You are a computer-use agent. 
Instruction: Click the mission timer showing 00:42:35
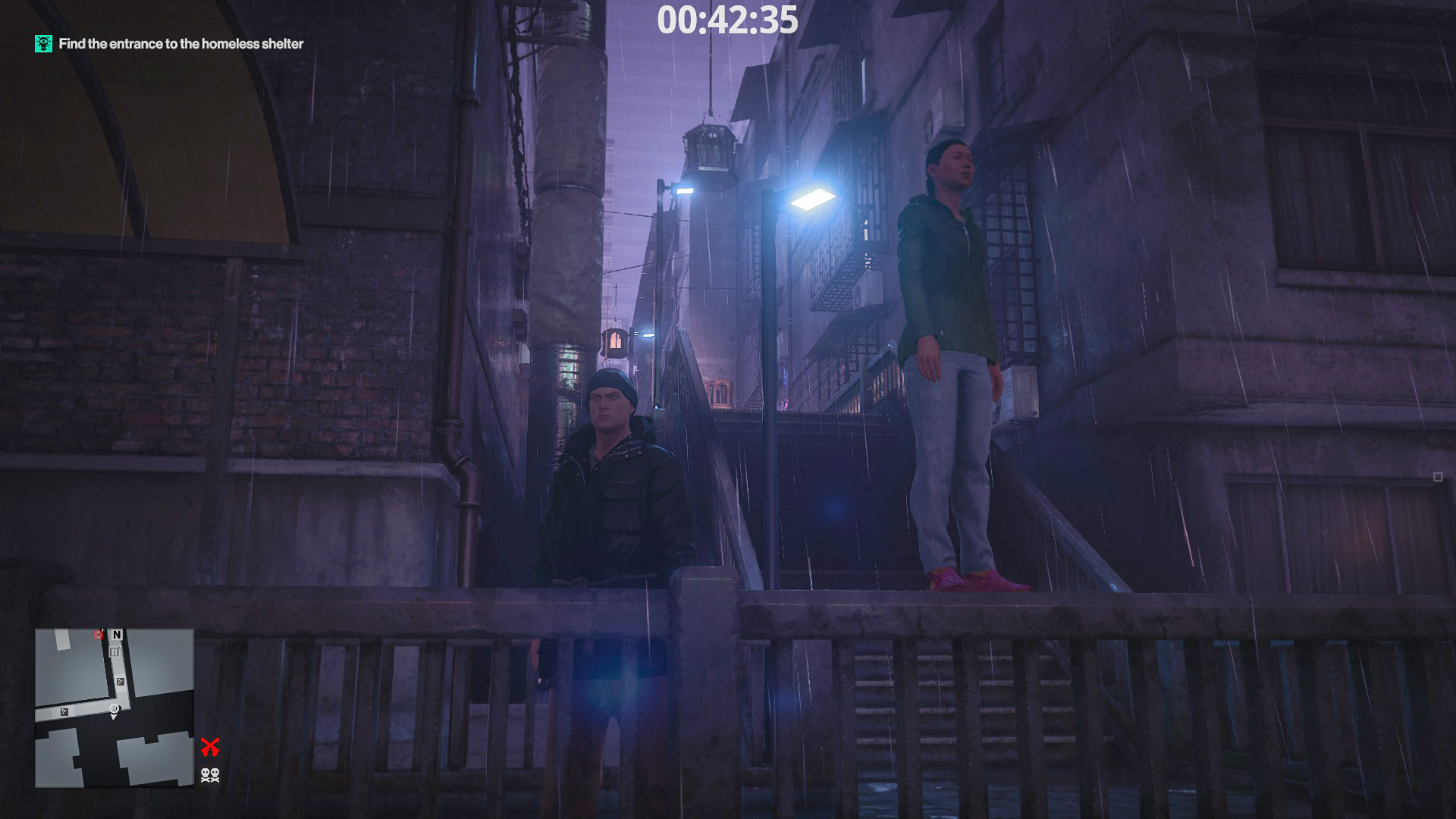coord(728,23)
